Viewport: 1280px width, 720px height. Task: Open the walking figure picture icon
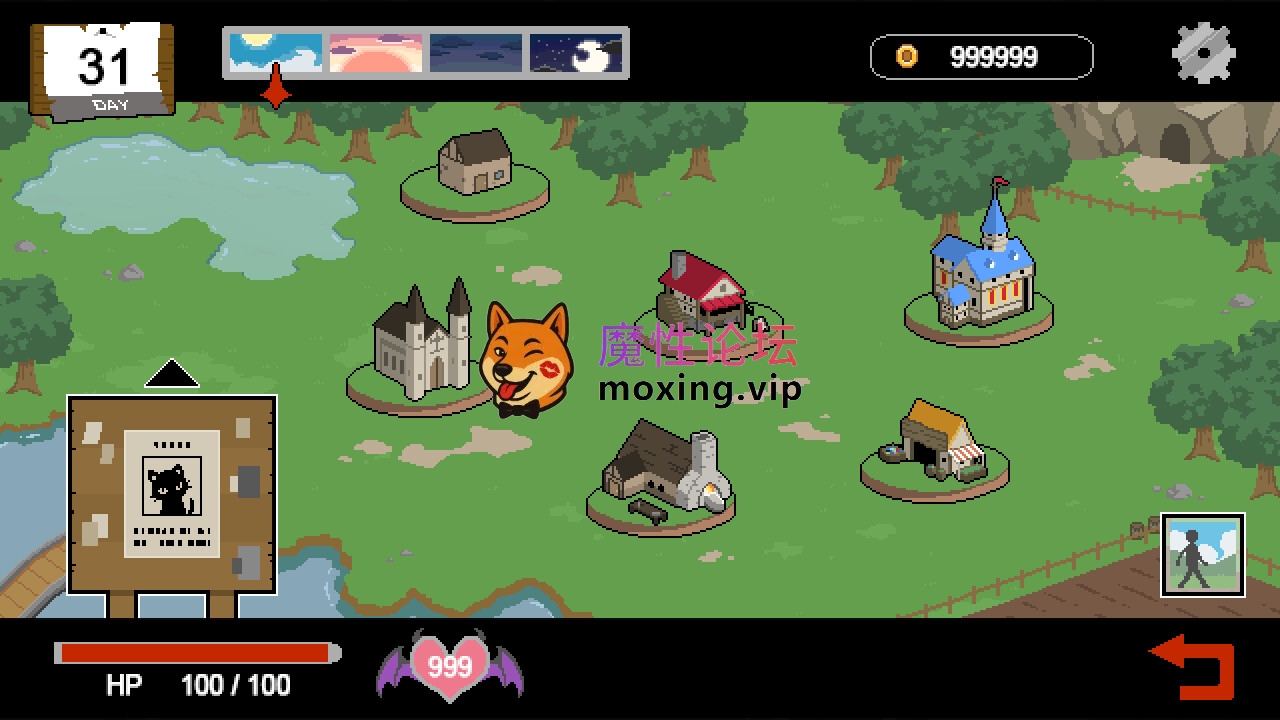(x=1202, y=555)
